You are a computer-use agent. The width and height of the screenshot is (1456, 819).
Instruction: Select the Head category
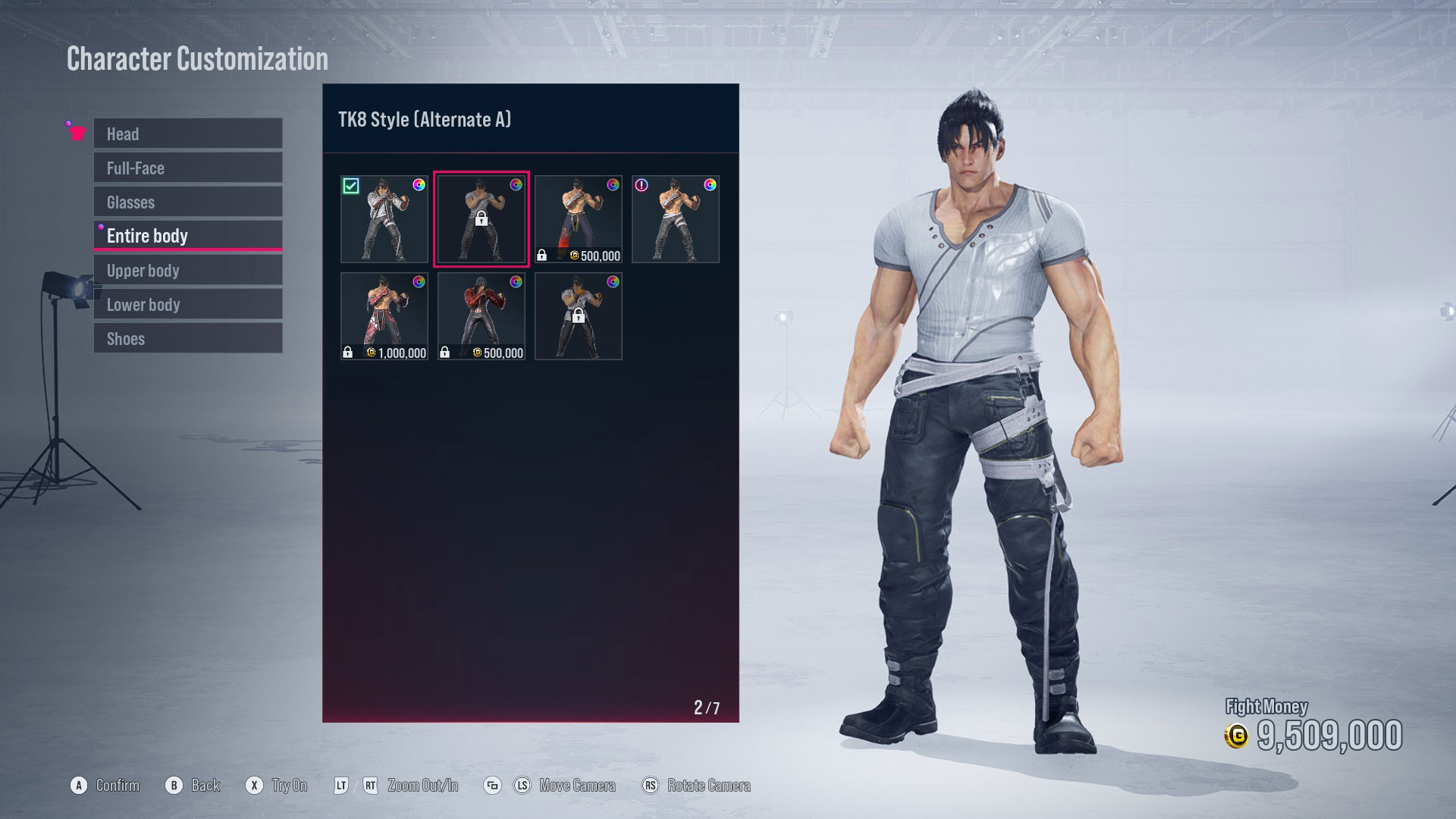187,133
